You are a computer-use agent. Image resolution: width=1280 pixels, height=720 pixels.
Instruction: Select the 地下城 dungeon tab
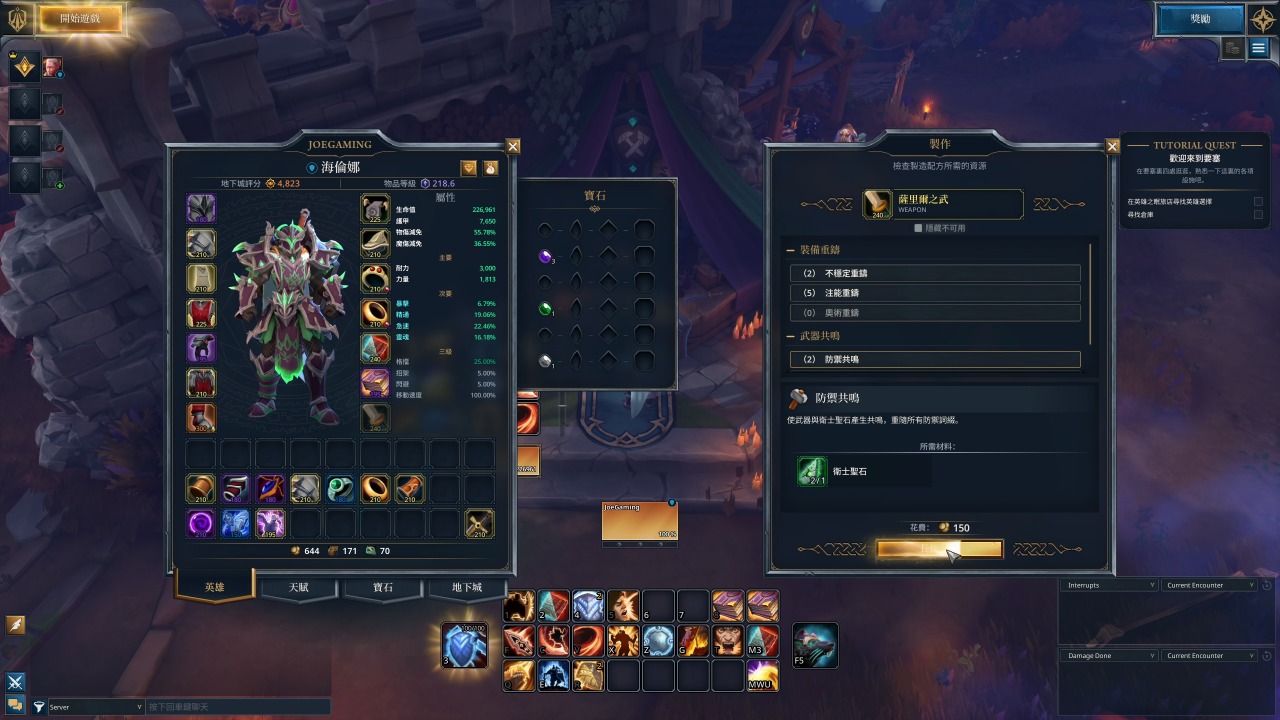click(x=467, y=587)
